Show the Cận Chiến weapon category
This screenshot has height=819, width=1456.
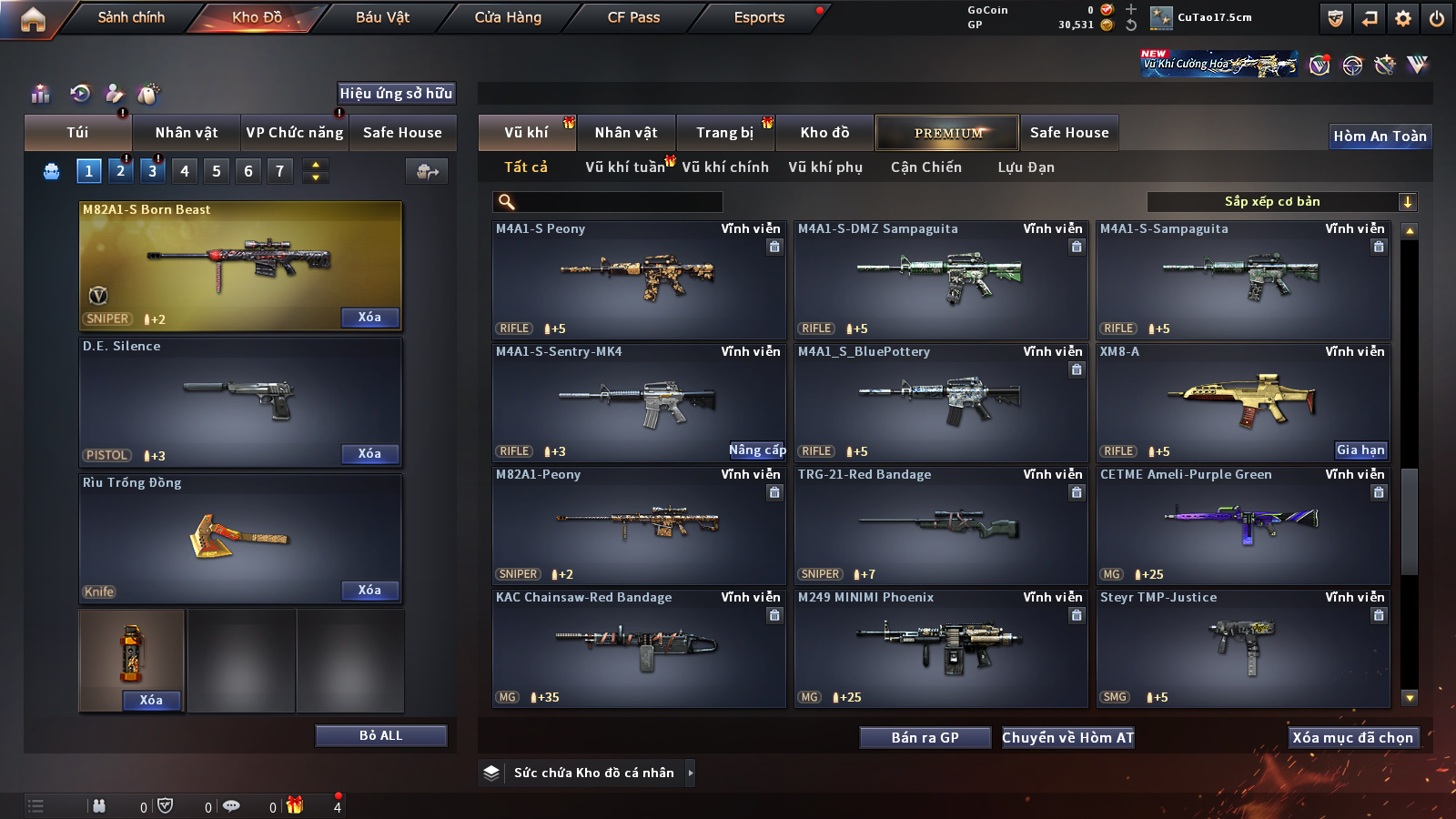(925, 167)
